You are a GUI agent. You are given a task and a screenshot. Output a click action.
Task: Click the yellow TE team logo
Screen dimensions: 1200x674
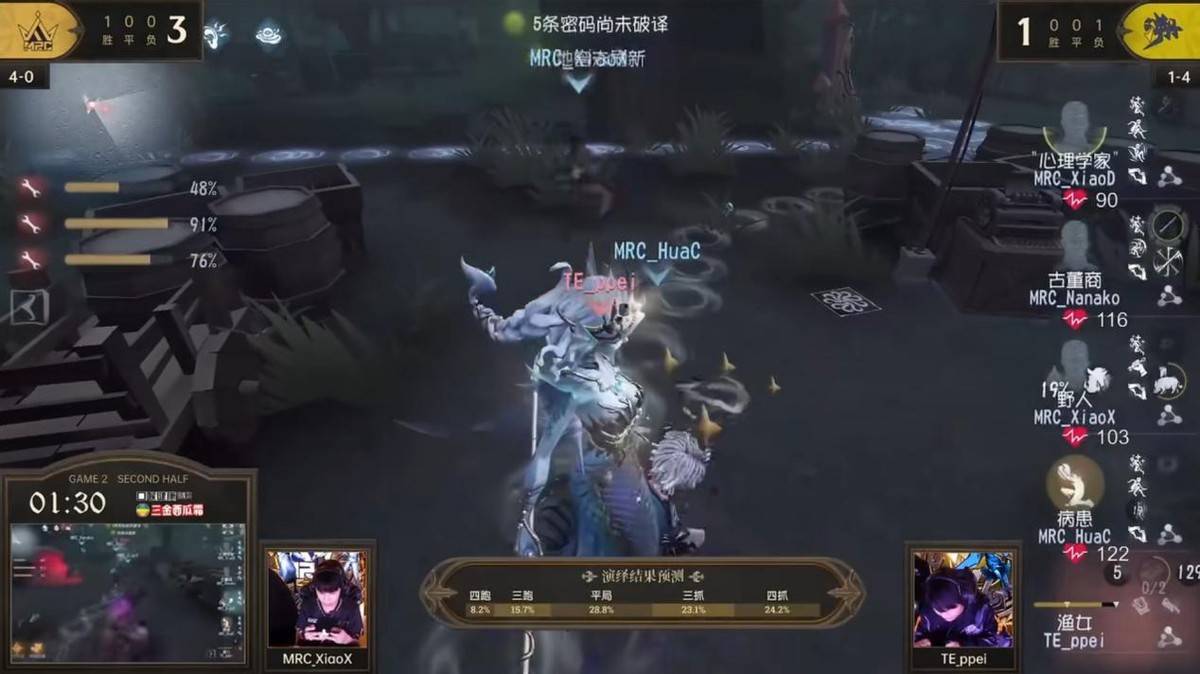(x=1160, y=30)
